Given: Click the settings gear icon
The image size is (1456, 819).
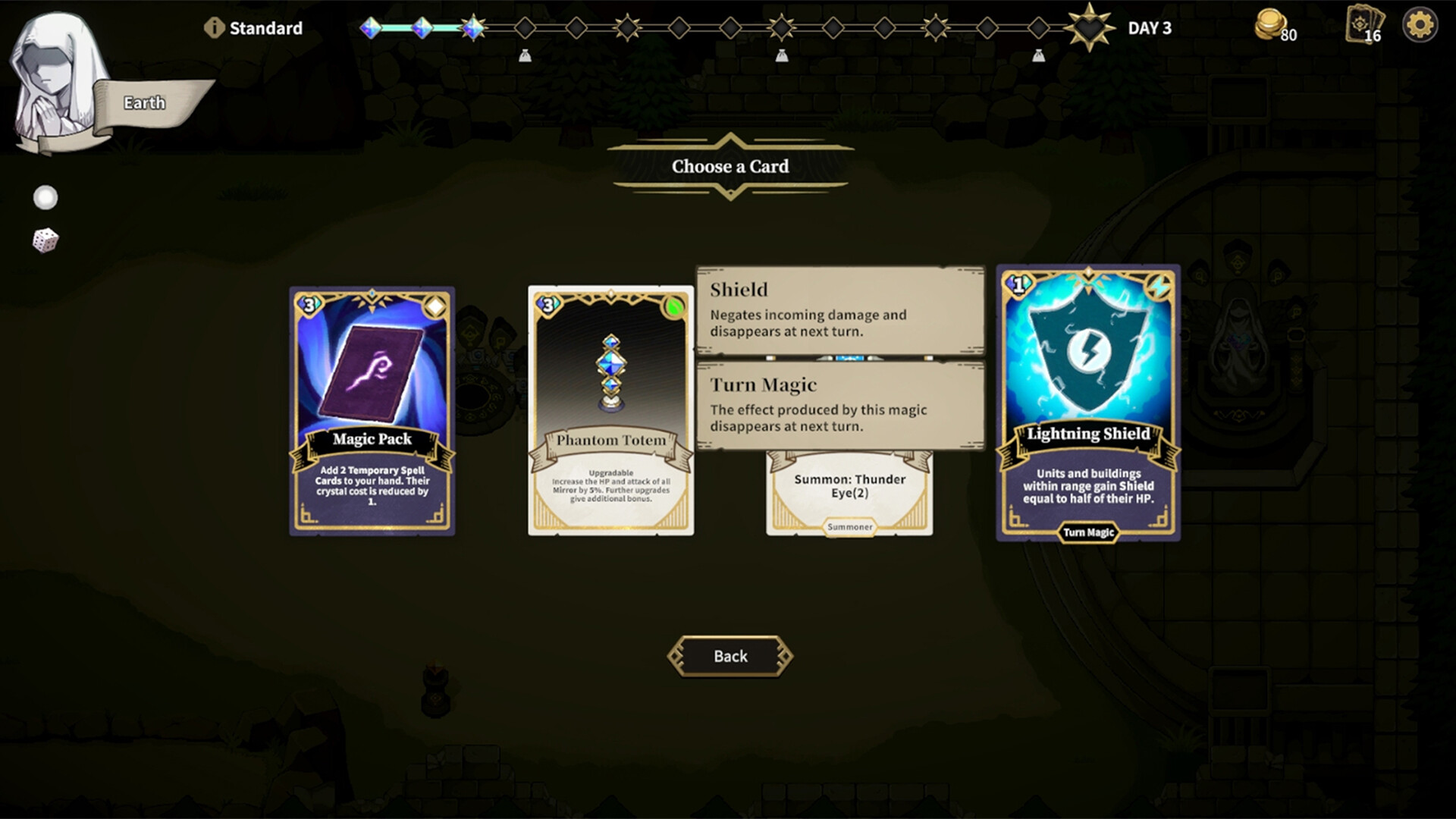Looking at the screenshot, I should (1419, 24).
